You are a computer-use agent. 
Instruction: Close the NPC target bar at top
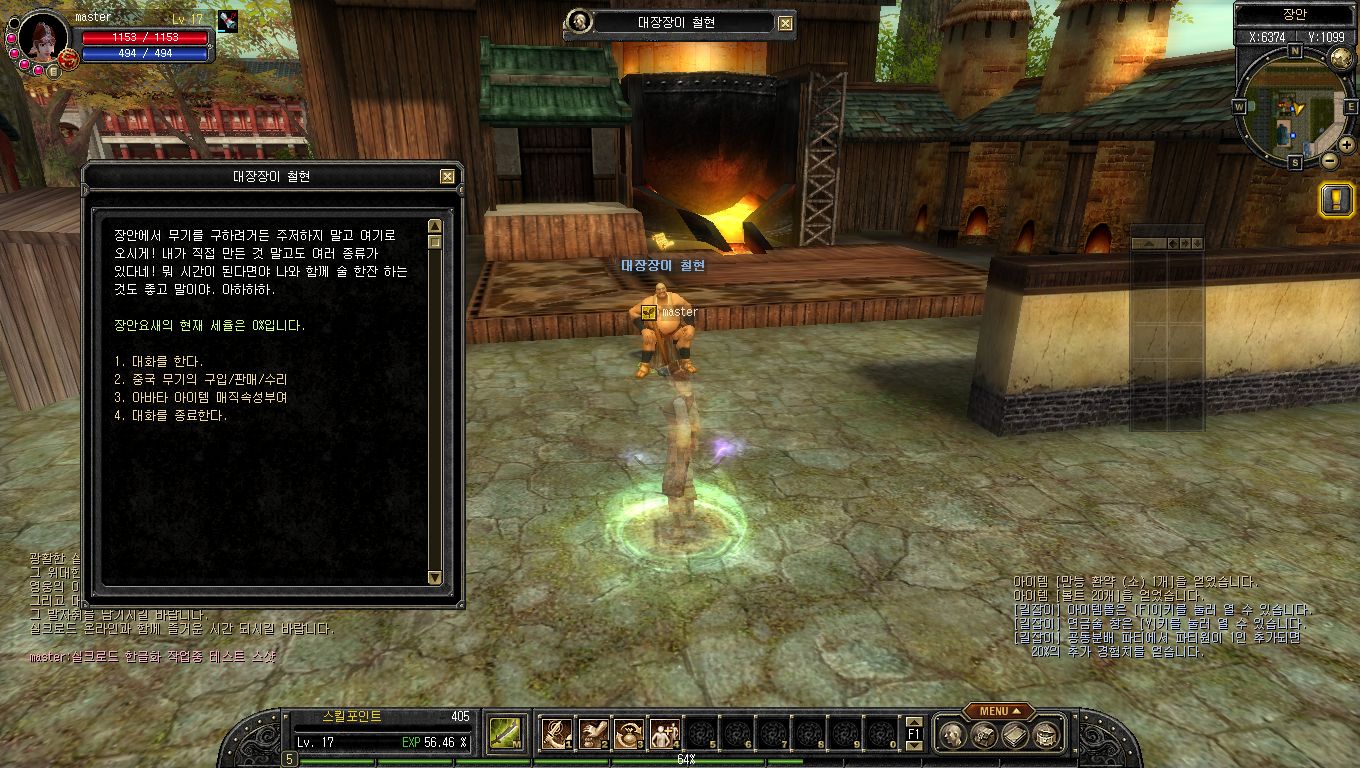tap(785, 23)
